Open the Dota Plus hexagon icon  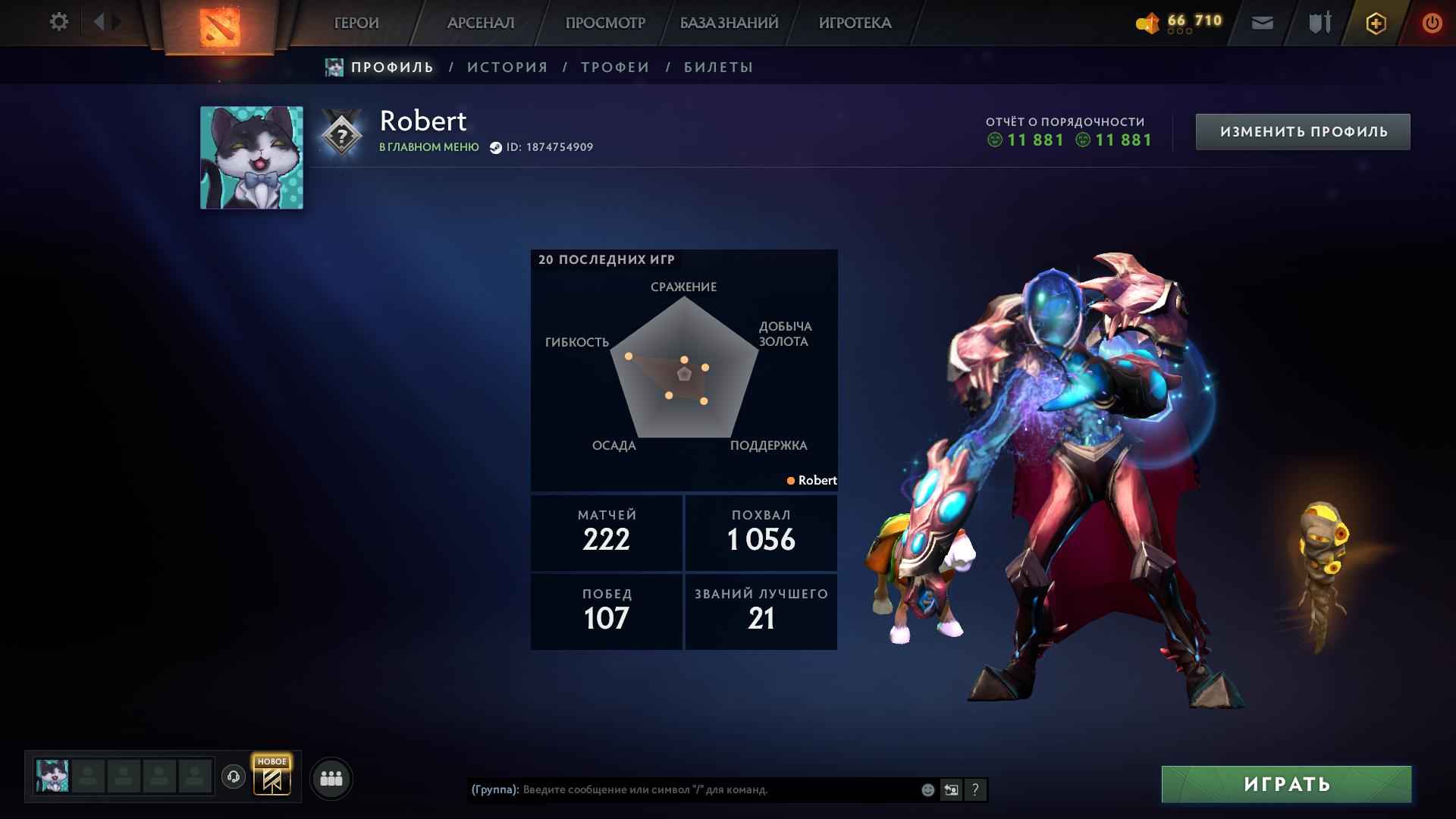click(x=1375, y=23)
